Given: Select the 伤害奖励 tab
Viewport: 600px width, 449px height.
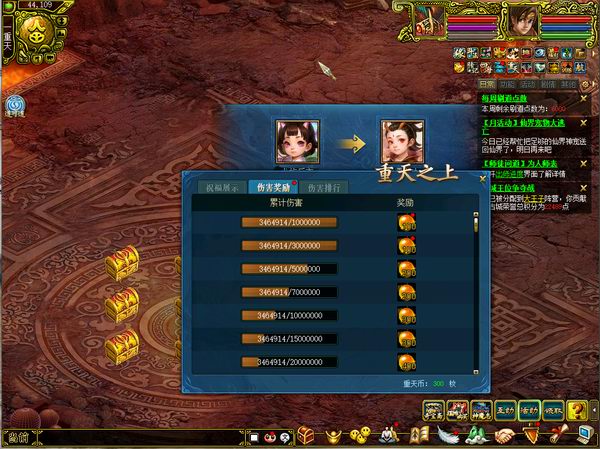Looking at the screenshot, I should (272, 187).
